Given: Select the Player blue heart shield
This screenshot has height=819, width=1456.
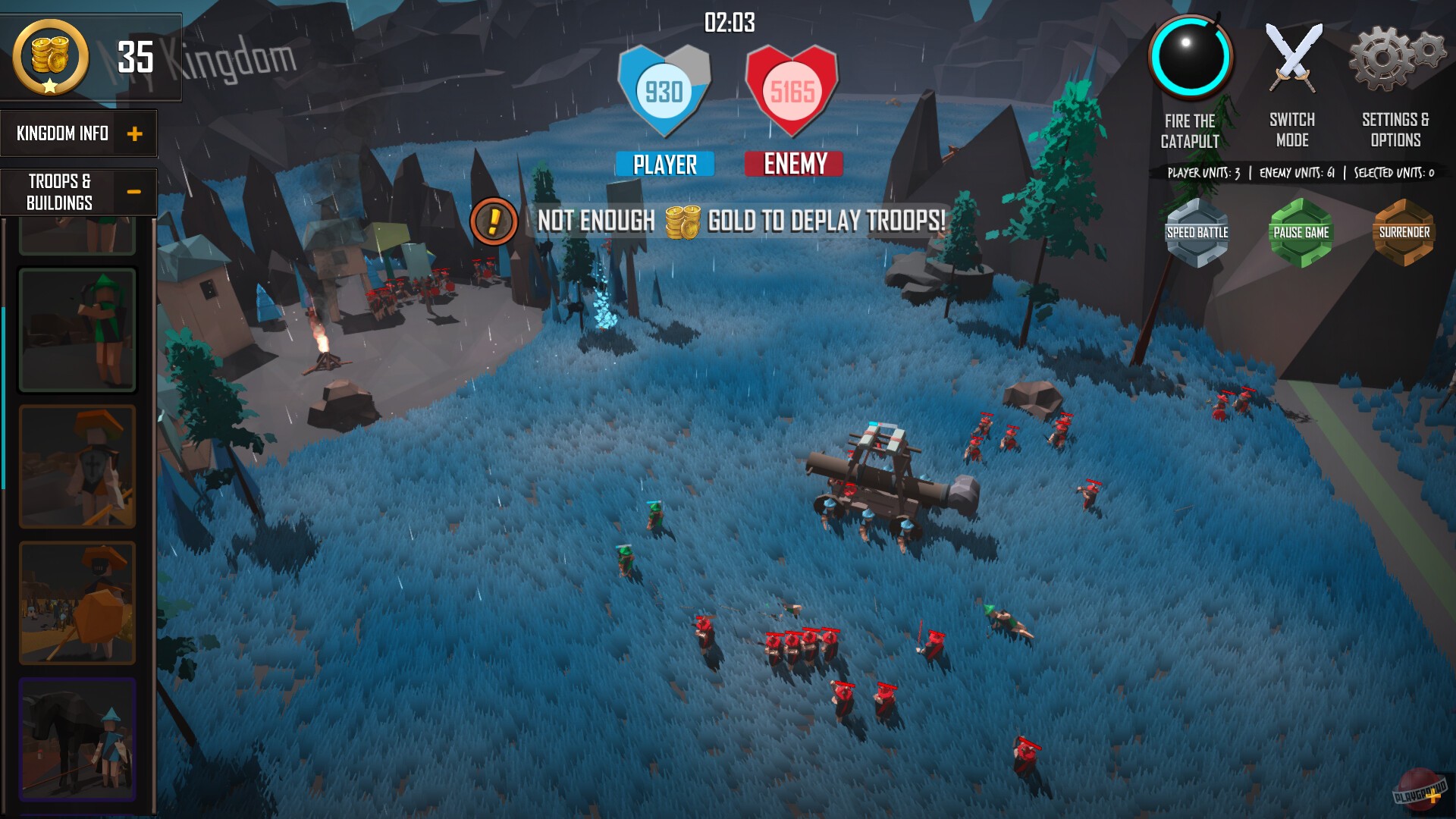Looking at the screenshot, I should [664, 91].
